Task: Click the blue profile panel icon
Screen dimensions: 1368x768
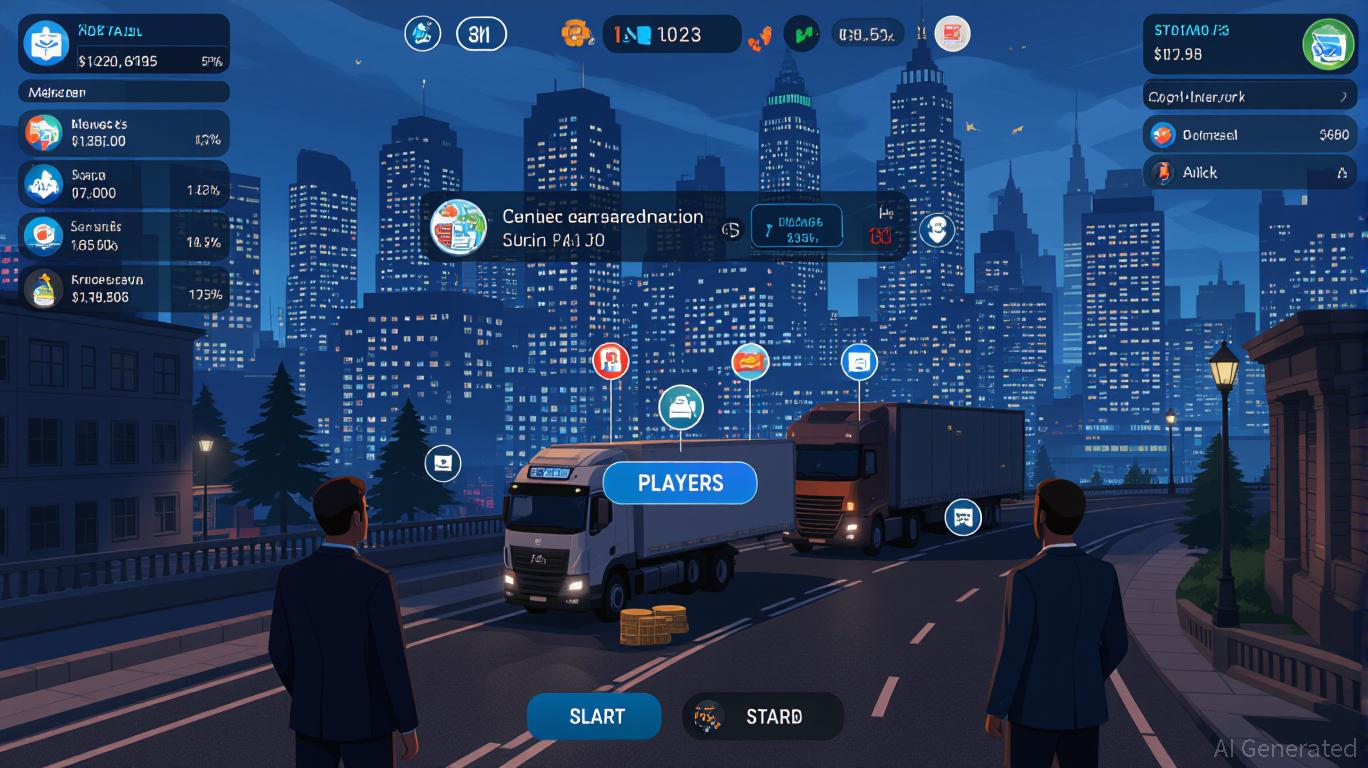Action: click(x=46, y=44)
